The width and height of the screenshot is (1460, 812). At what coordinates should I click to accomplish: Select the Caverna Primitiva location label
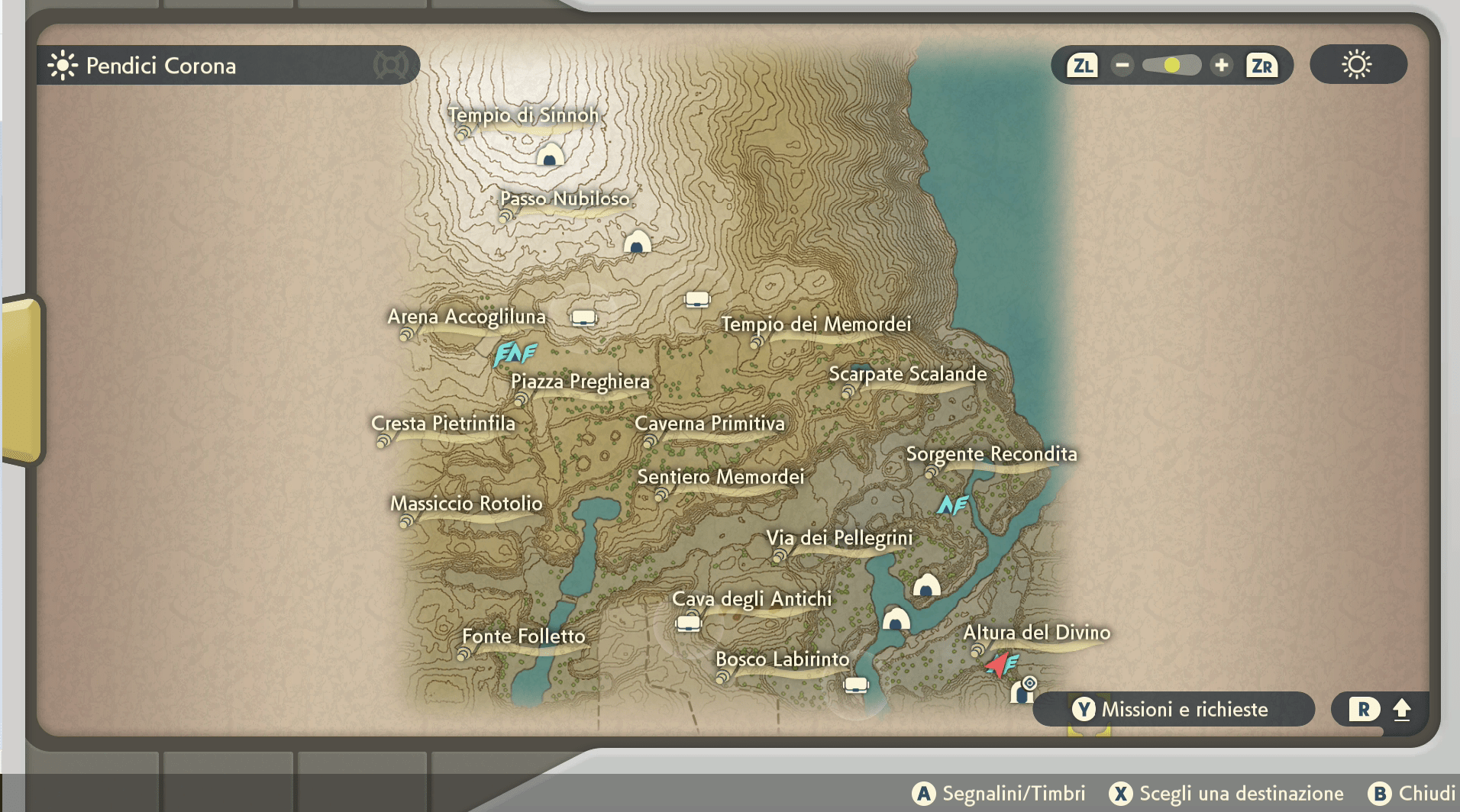[709, 424]
